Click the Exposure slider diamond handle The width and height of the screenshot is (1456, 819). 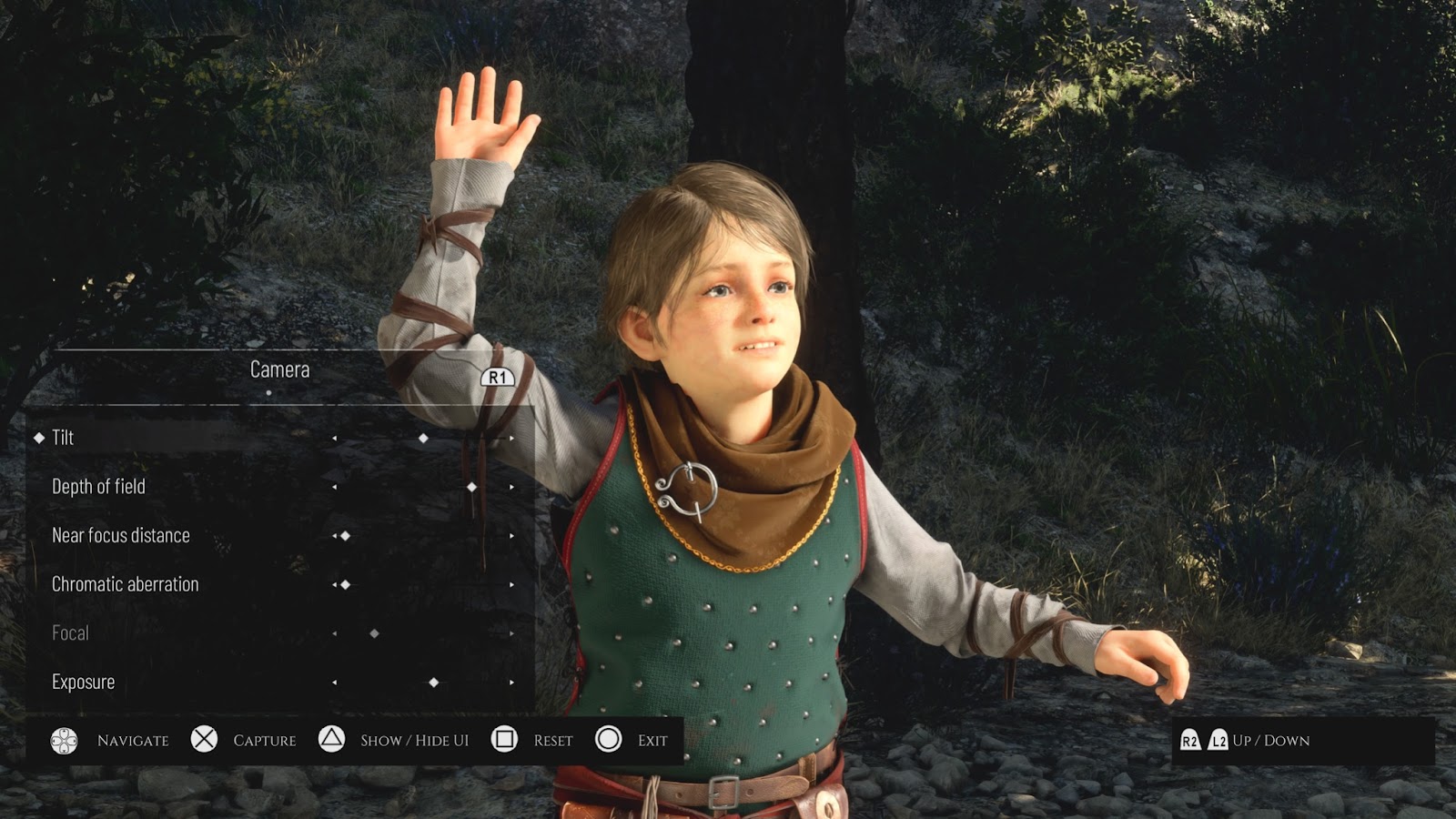[434, 682]
